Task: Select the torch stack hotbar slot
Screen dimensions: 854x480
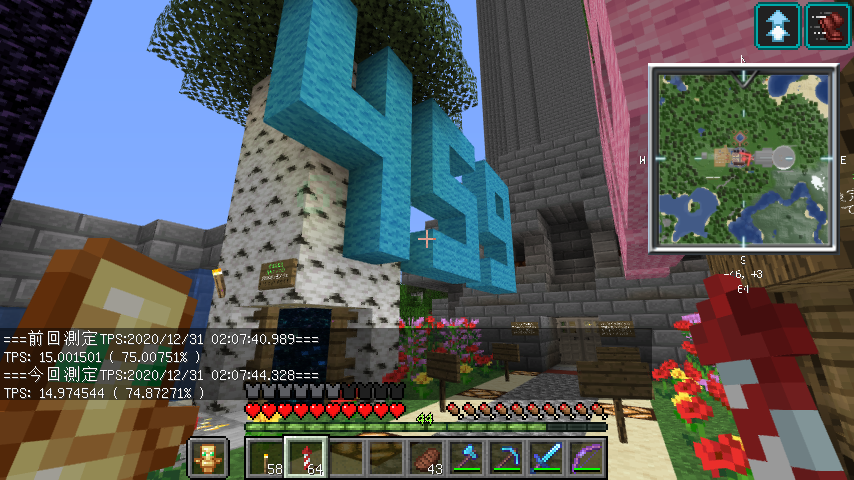Action: coord(265,458)
